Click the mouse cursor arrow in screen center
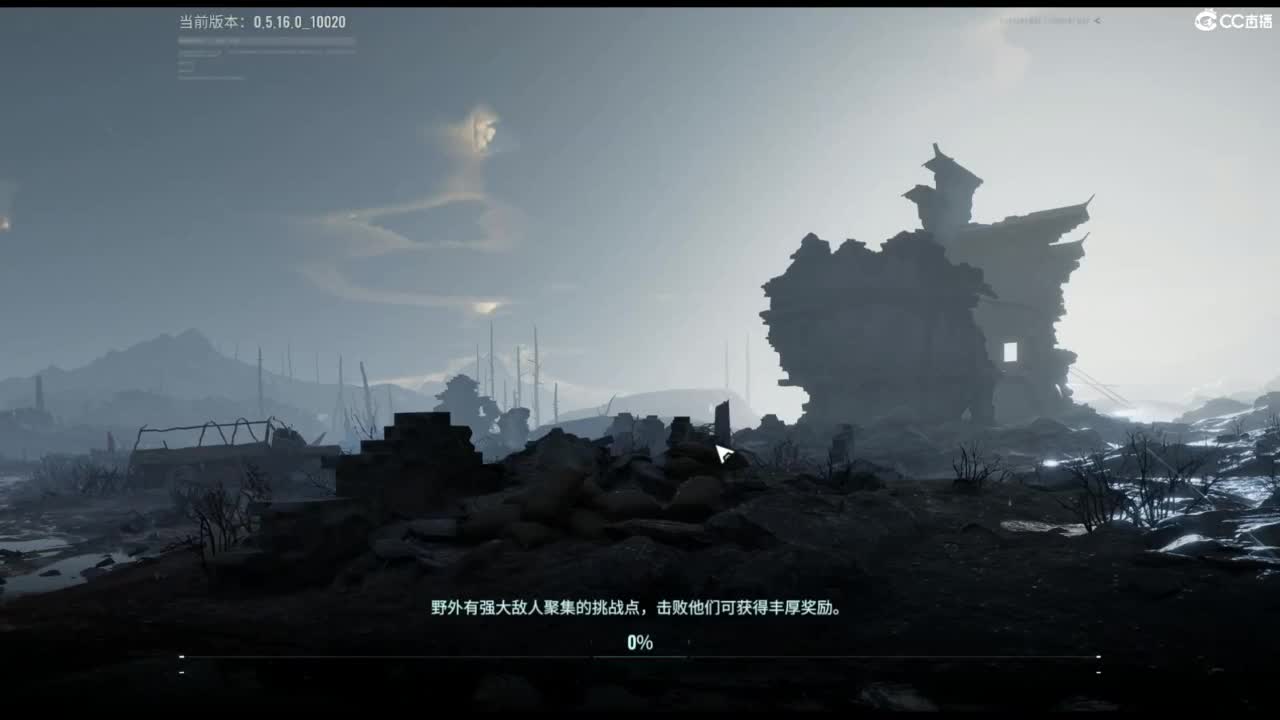This screenshot has width=1280, height=720. coord(722,453)
